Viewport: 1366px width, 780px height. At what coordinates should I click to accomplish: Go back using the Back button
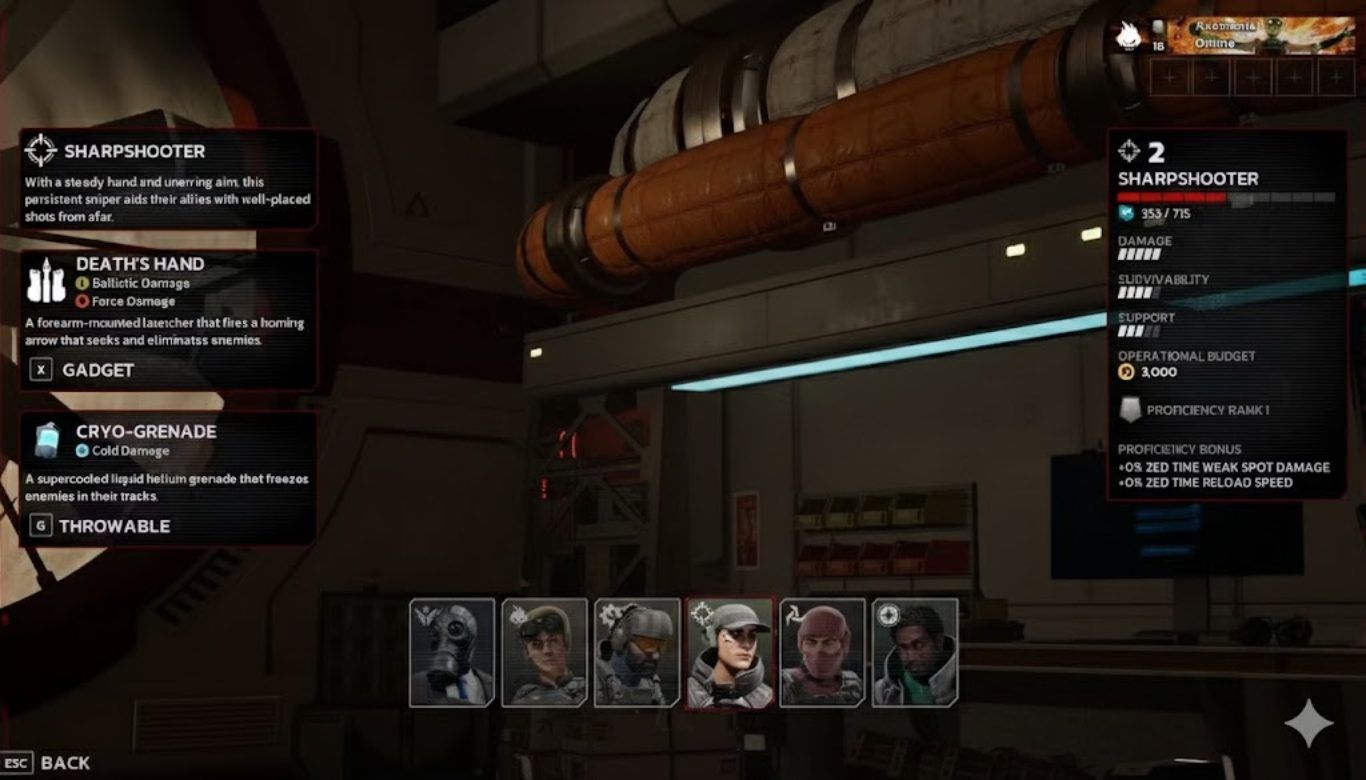pyautogui.click(x=48, y=763)
